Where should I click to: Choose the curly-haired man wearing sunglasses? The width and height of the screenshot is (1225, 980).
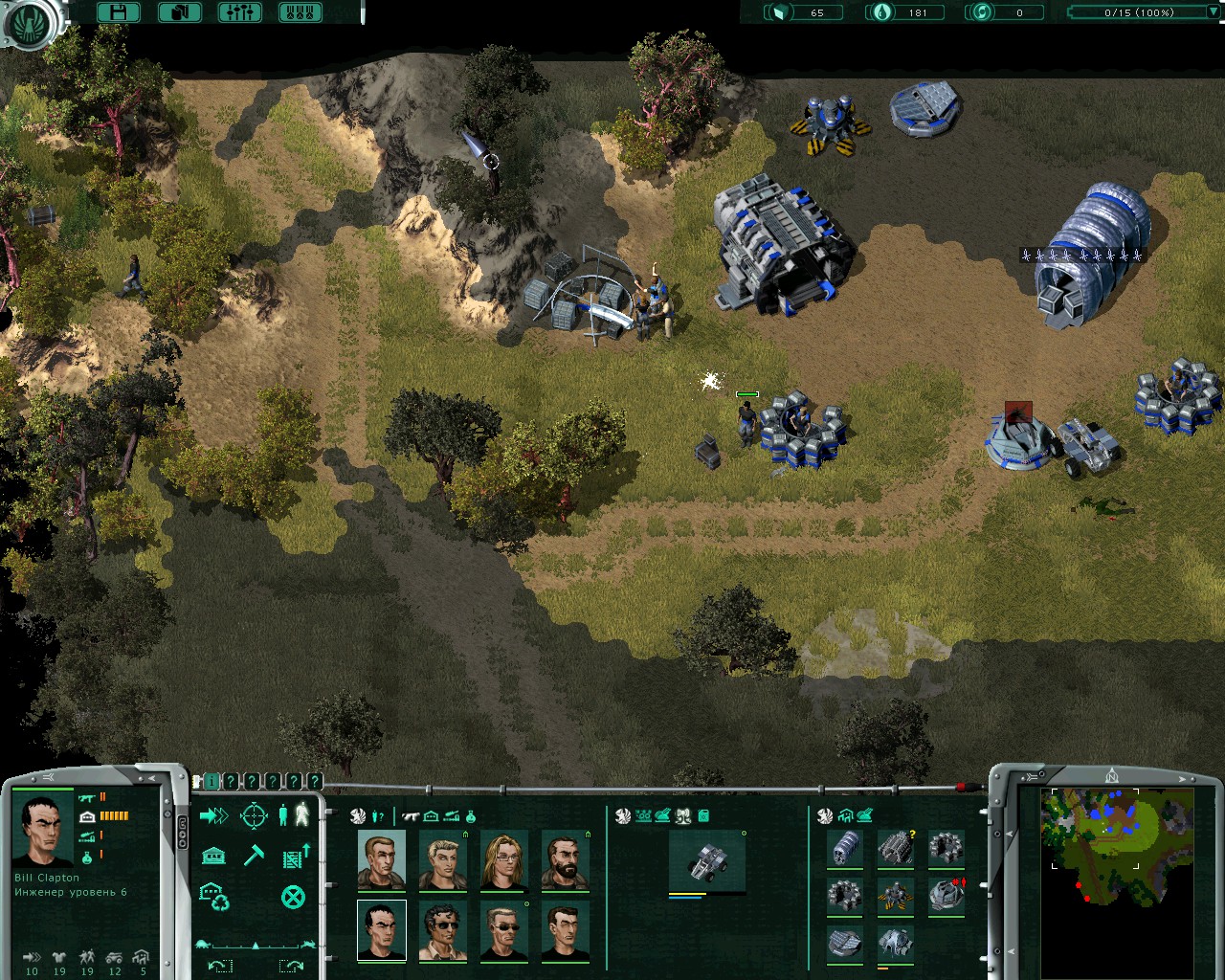pos(442,930)
